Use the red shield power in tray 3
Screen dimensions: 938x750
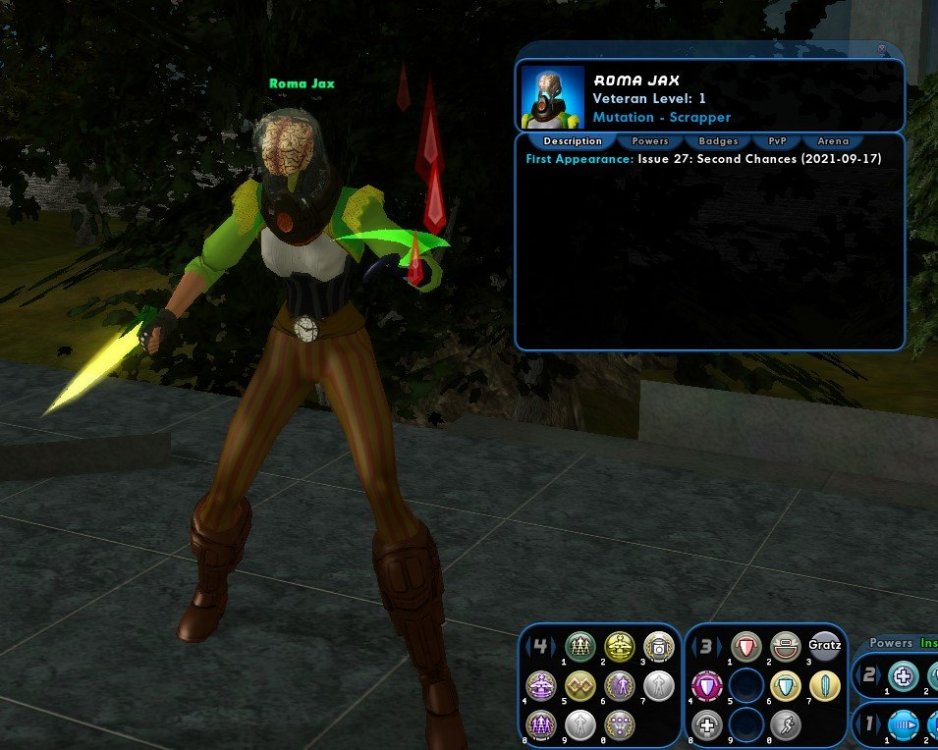[746, 647]
